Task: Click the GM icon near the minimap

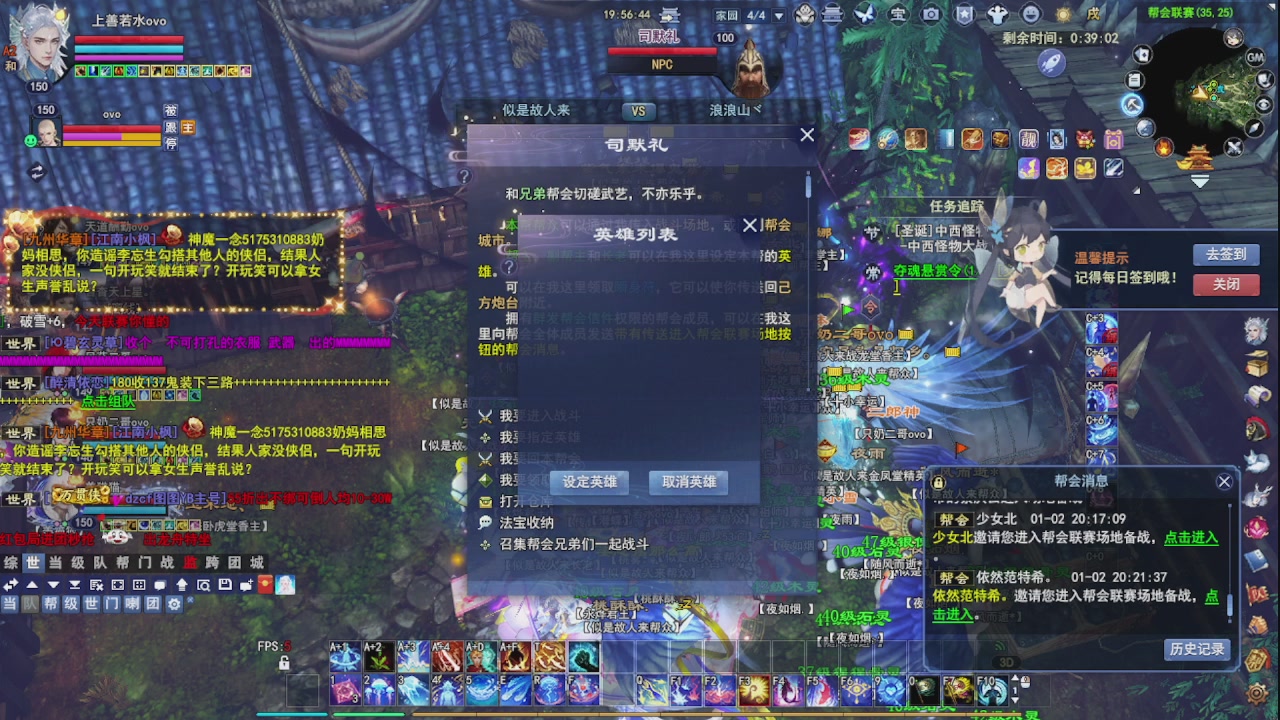Action: click(x=1255, y=58)
